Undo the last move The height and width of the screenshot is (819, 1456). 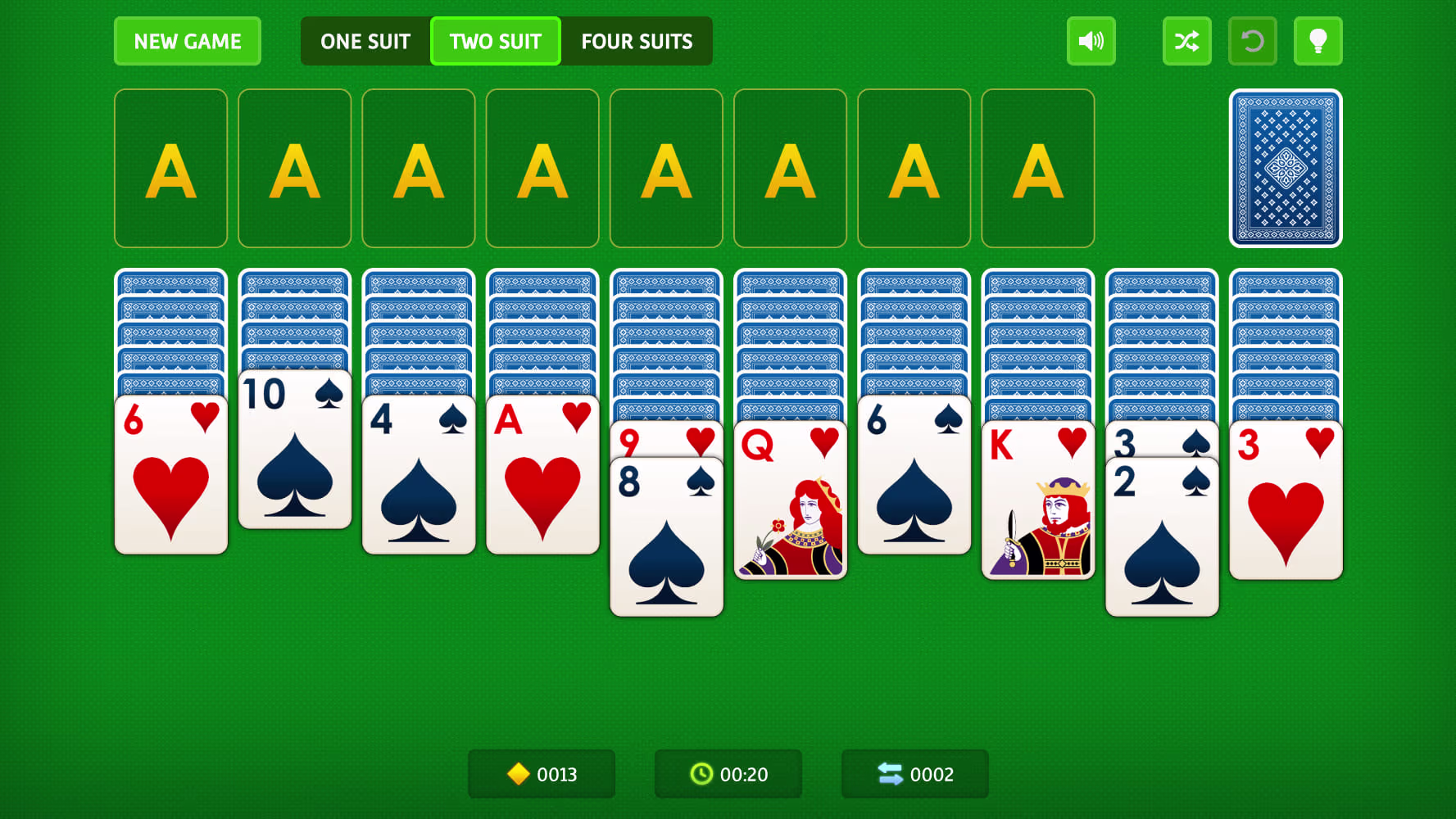coord(1252,41)
